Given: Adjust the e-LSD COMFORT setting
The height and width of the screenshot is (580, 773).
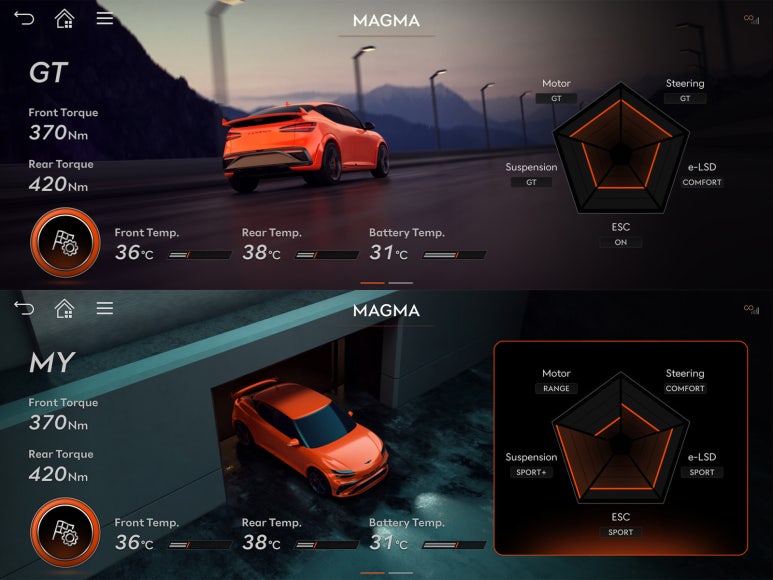Looking at the screenshot, I should [x=702, y=182].
